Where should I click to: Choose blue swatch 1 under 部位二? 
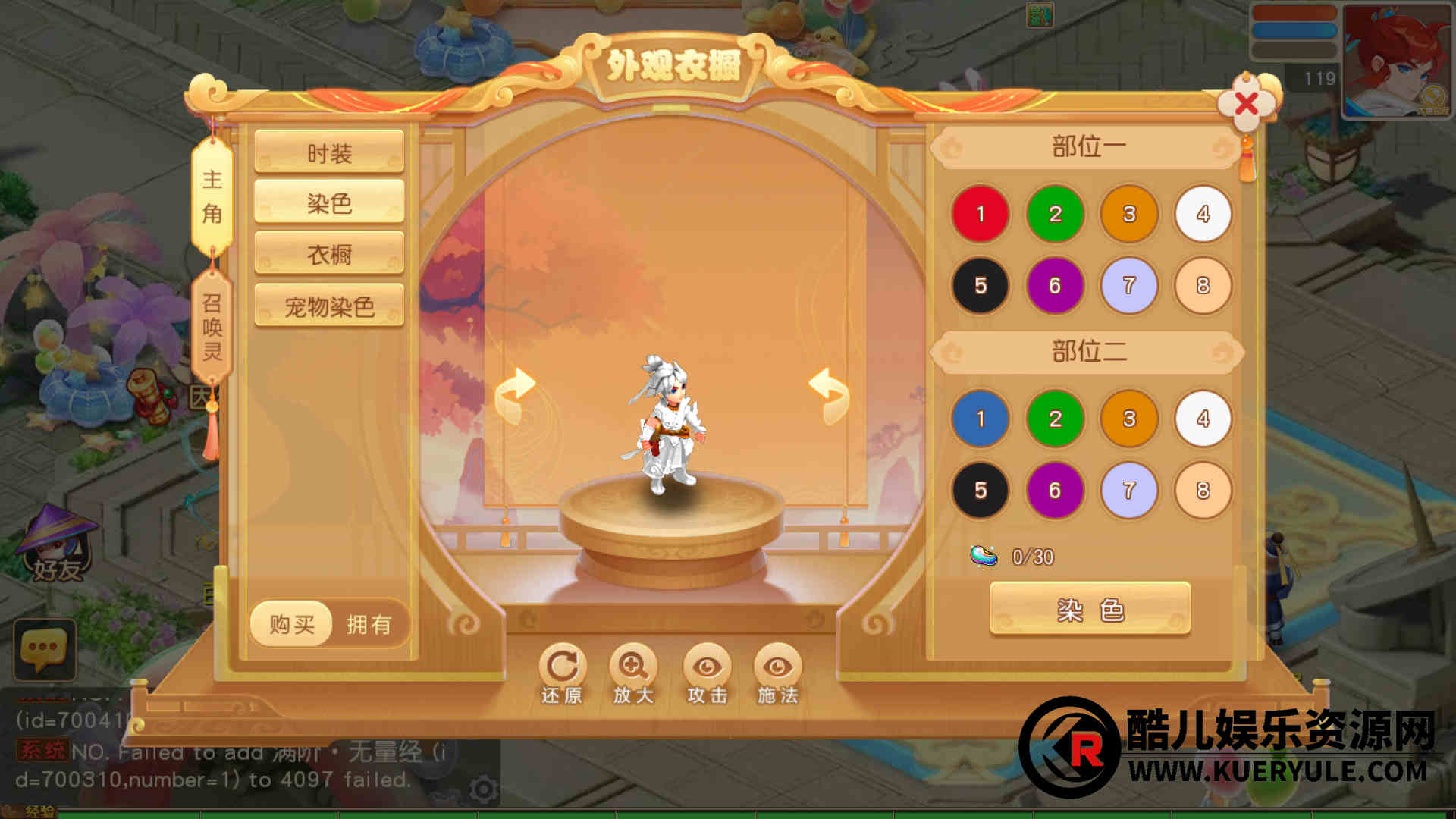pos(980,419)
